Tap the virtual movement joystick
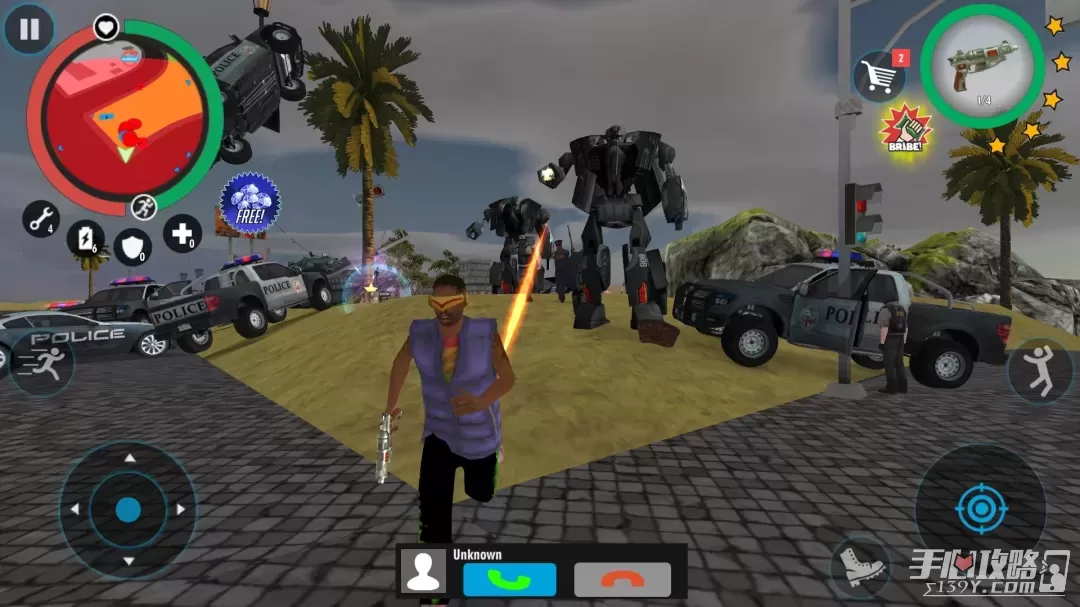 point(128,510)
